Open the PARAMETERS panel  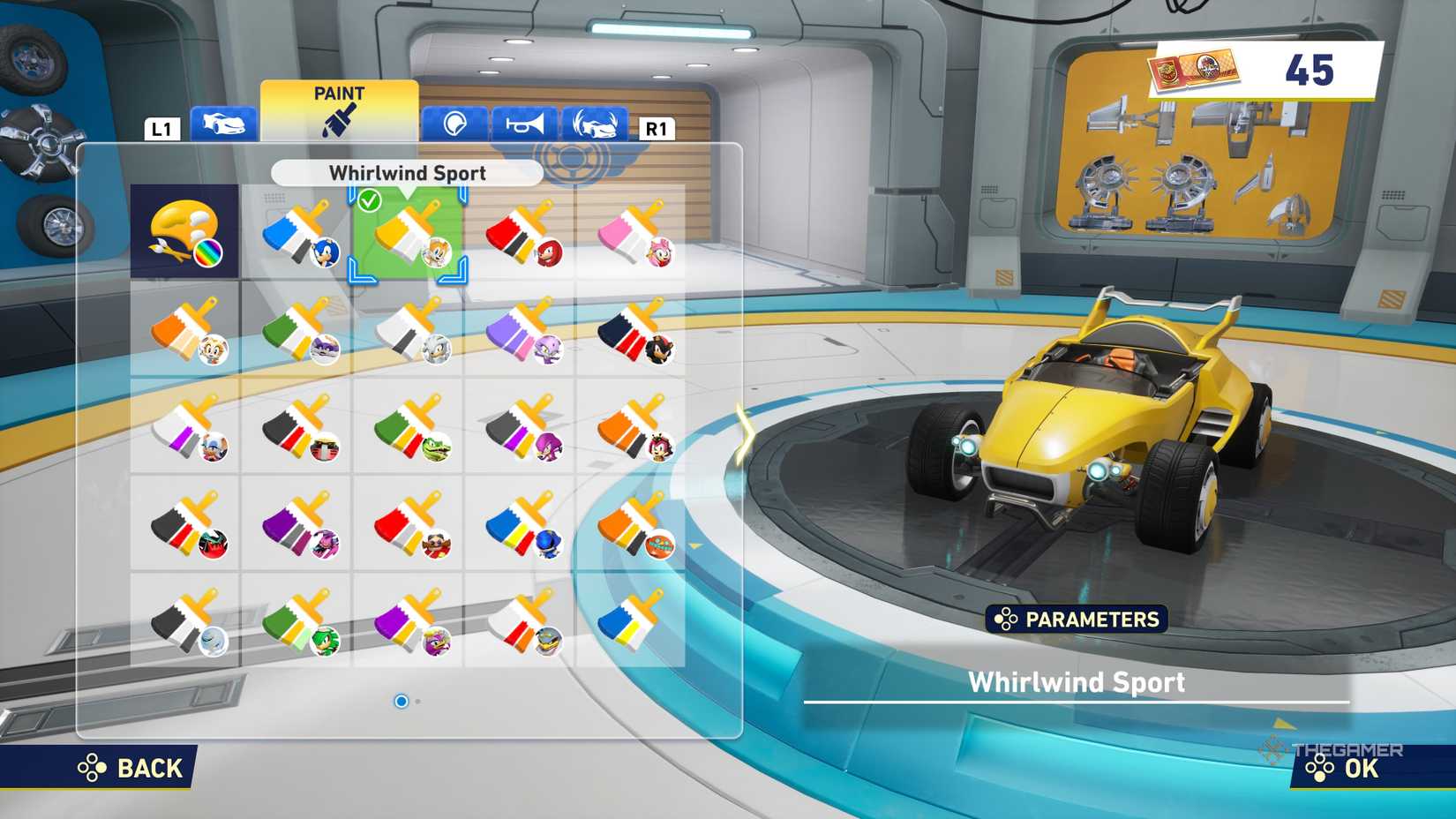[x=1077, y=620]
